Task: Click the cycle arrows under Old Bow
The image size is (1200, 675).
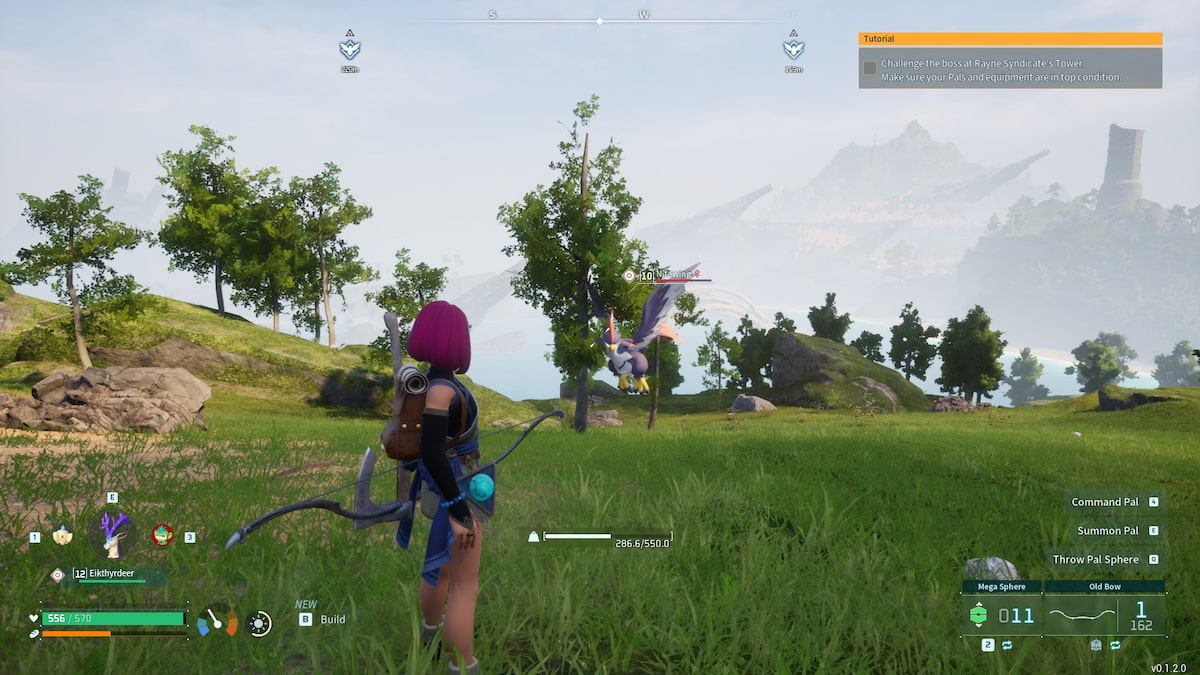Action: coord(1115,646)
